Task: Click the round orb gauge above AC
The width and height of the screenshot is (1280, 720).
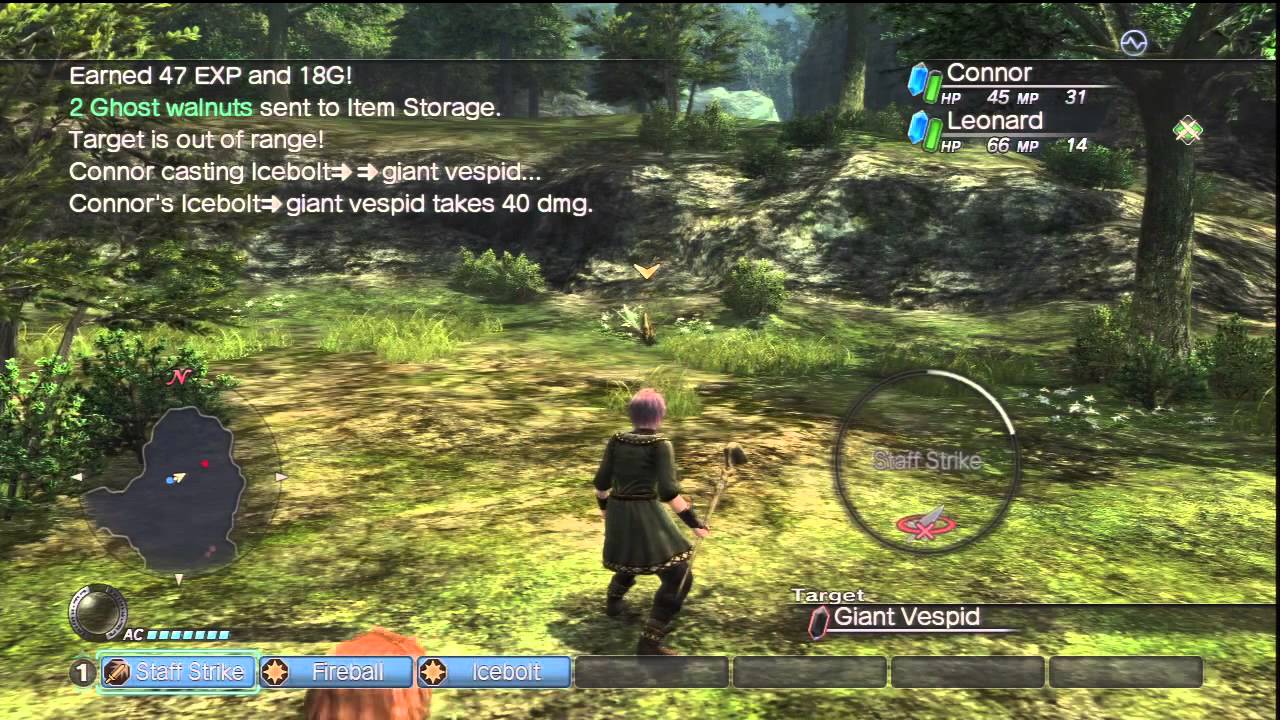Action: 98,612
